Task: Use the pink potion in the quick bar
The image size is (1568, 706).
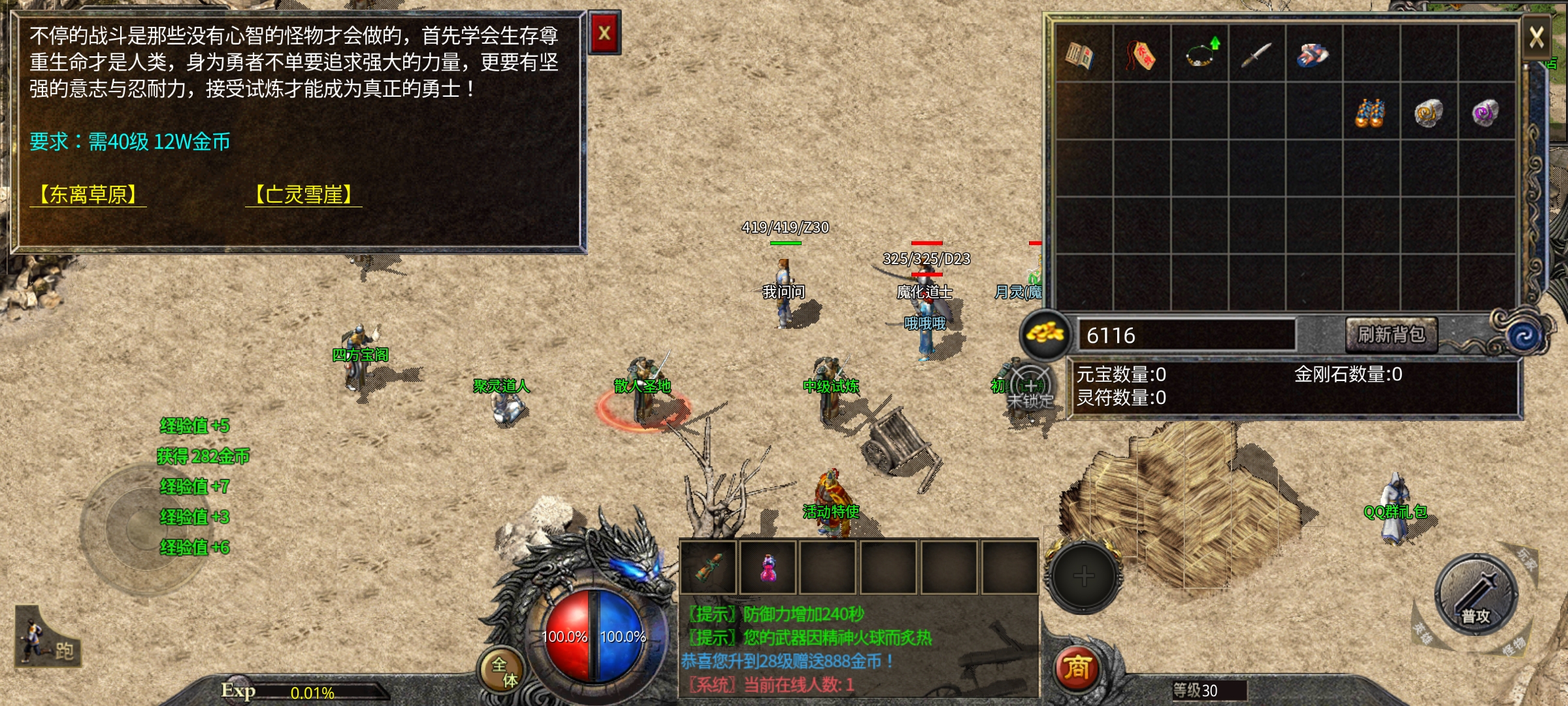Action: tap(768, 567)
